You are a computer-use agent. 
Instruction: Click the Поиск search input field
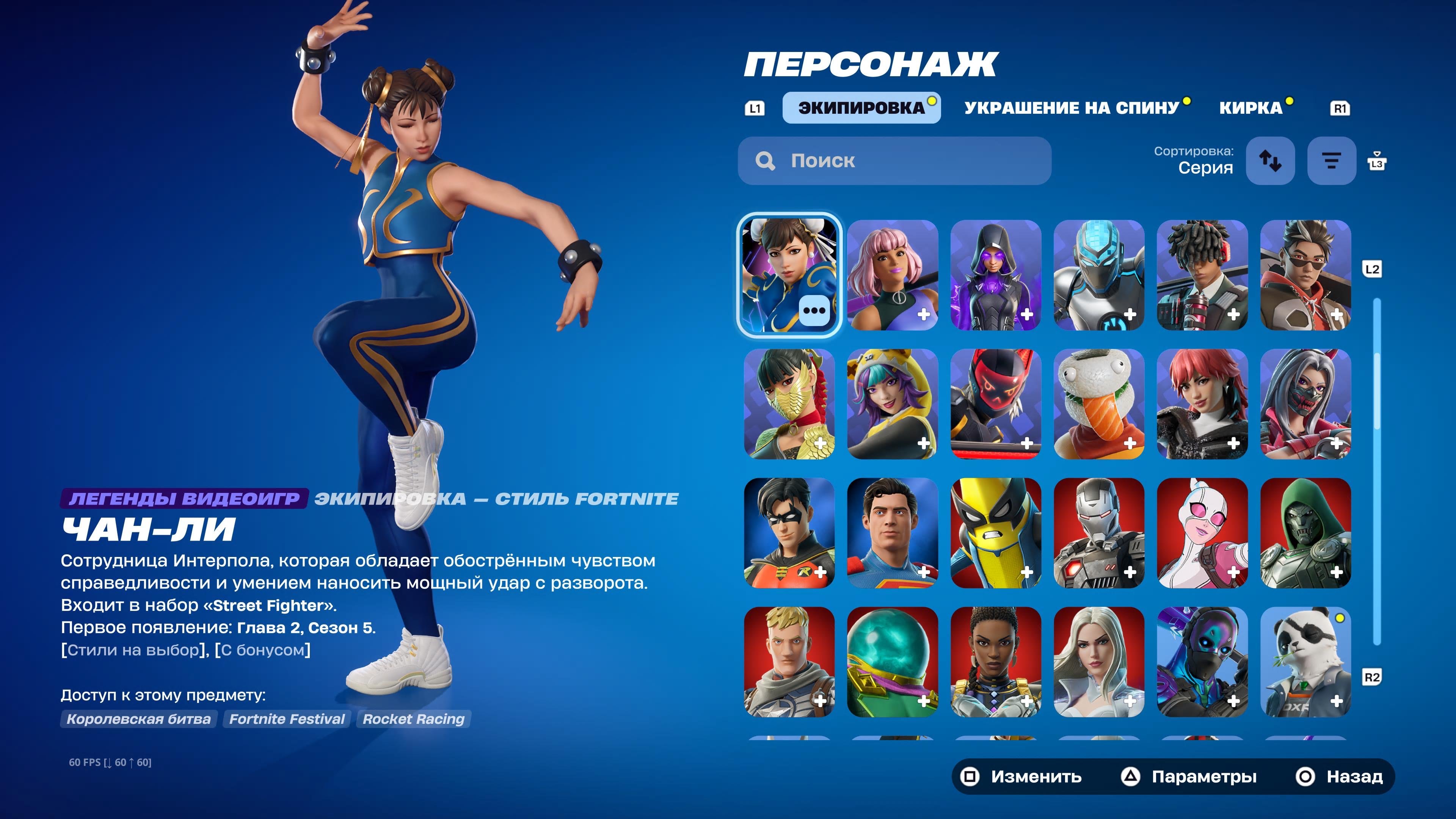click(x=893, y=161)
